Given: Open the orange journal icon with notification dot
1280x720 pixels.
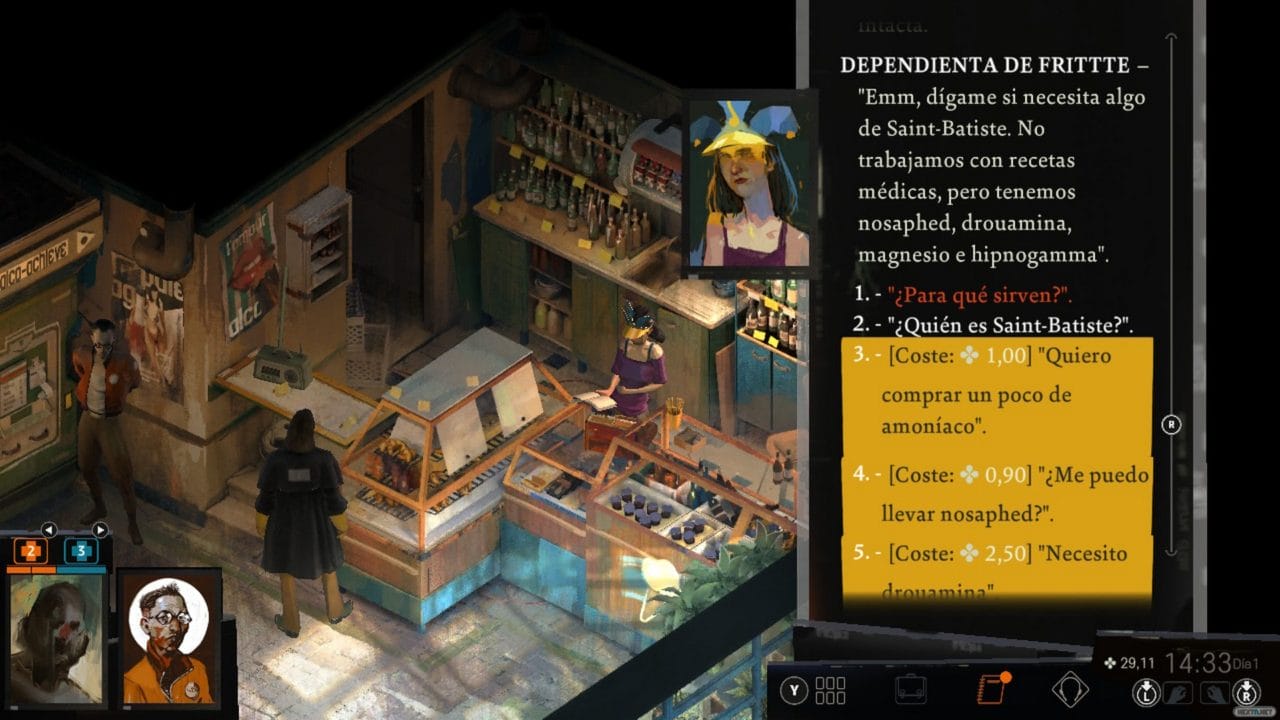Looking at the screenshot, I should tap(990, 688).
